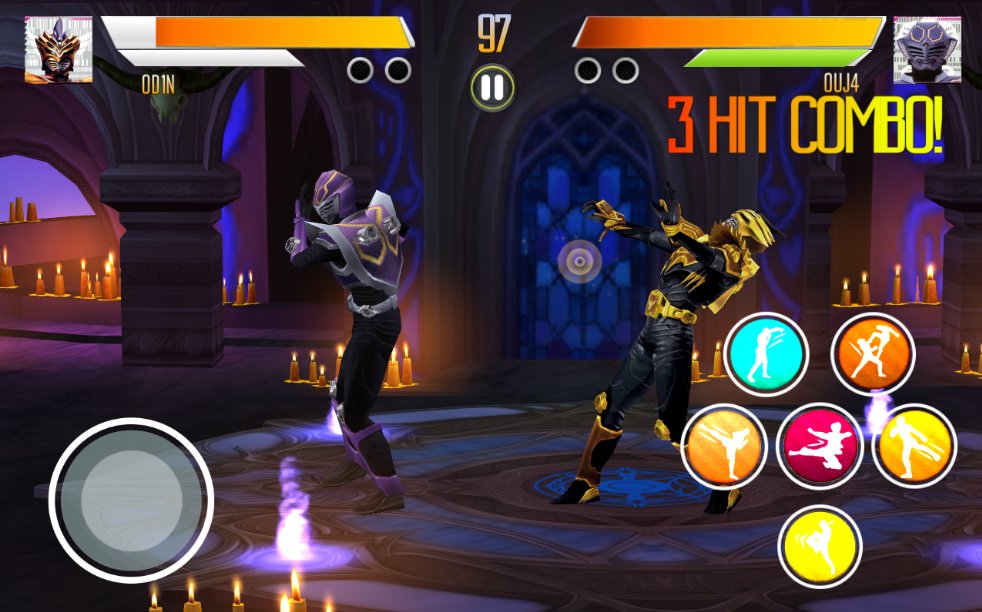The image size is (982, 612).
Task: Select the OUJ4 opponent portrait
Action: [927, 49]
